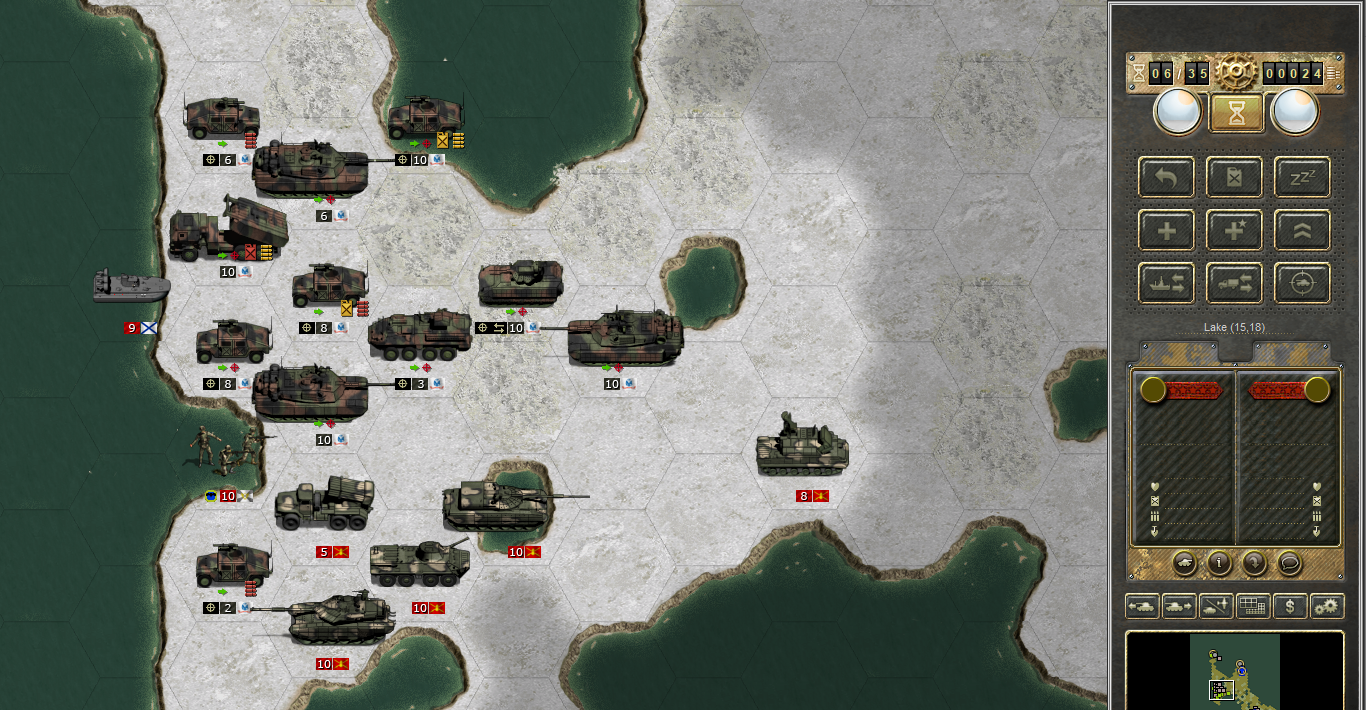This screenshot has height=710, width=1366.
Task: End the turn with the hourglass button
Action: click(1237, 112)
